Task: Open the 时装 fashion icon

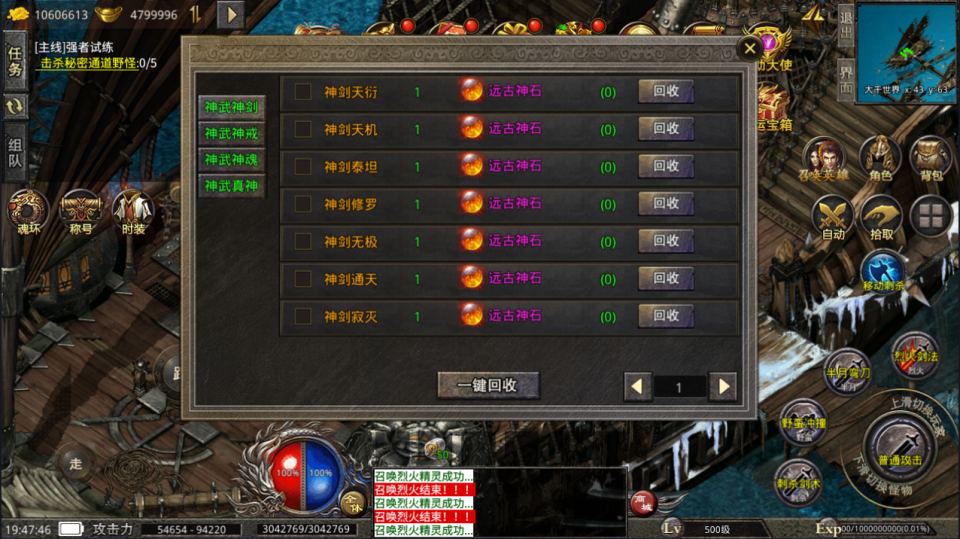Action: pos(133,212)
